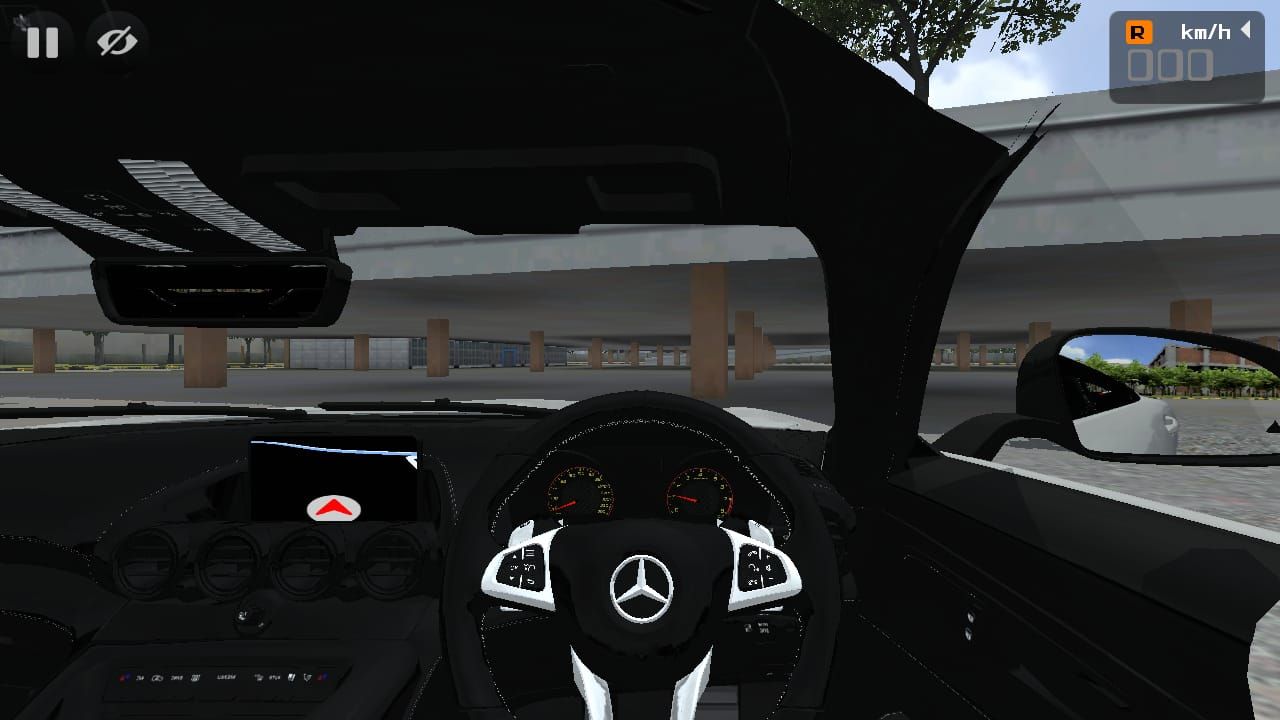Screen dimensions: 1280x720
Task: Tap the air recirculation icon on the dashboard
Action: [158, 678]
